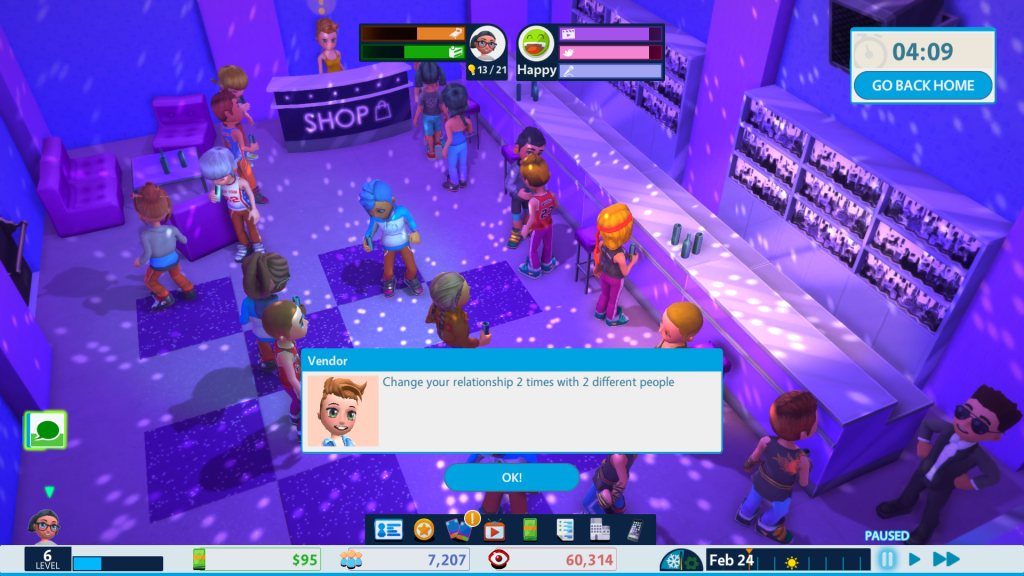Viewport: 1024px width, 576px height.
Task: Click the green Happy mood face
Action: [x=537, y=44]
